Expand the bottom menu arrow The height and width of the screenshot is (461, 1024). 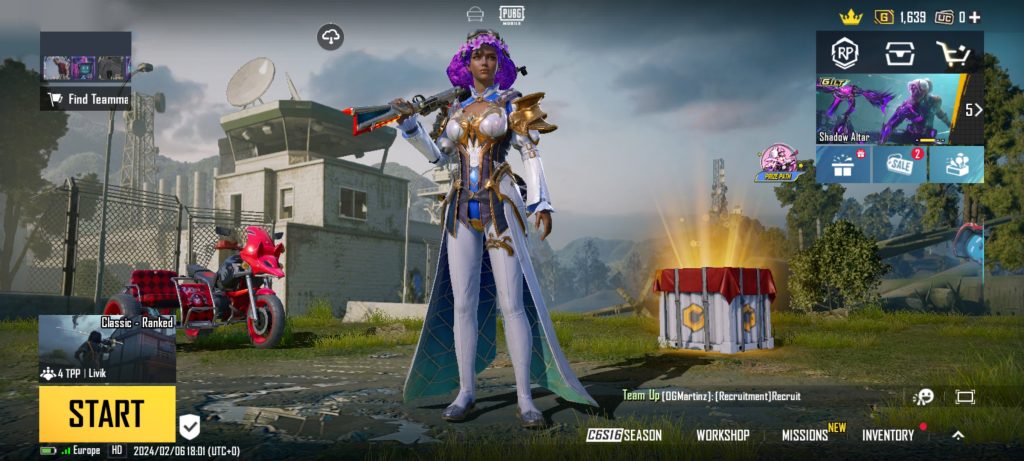[957, 435]
